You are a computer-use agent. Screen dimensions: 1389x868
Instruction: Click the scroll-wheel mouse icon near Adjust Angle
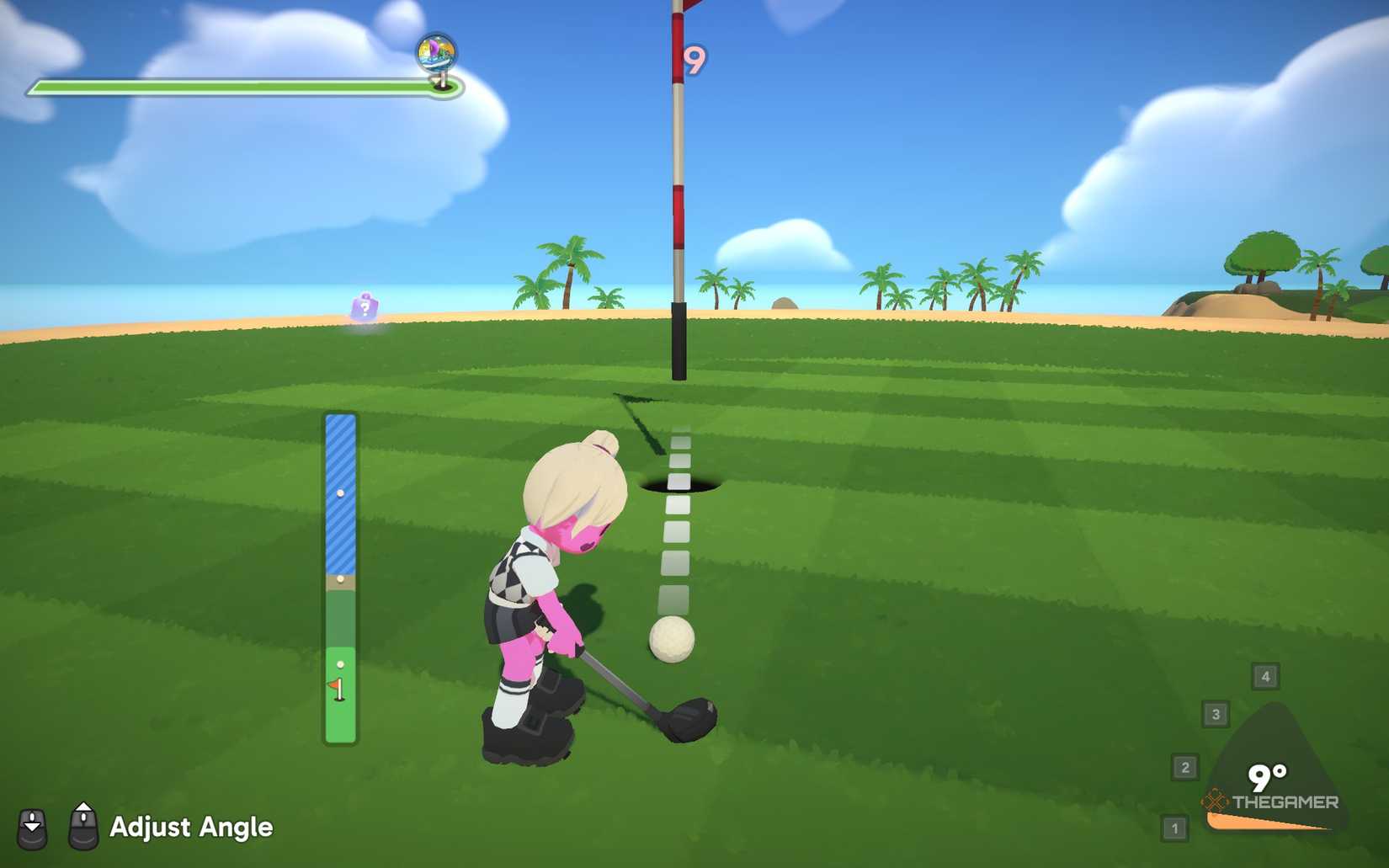(82, 828)
